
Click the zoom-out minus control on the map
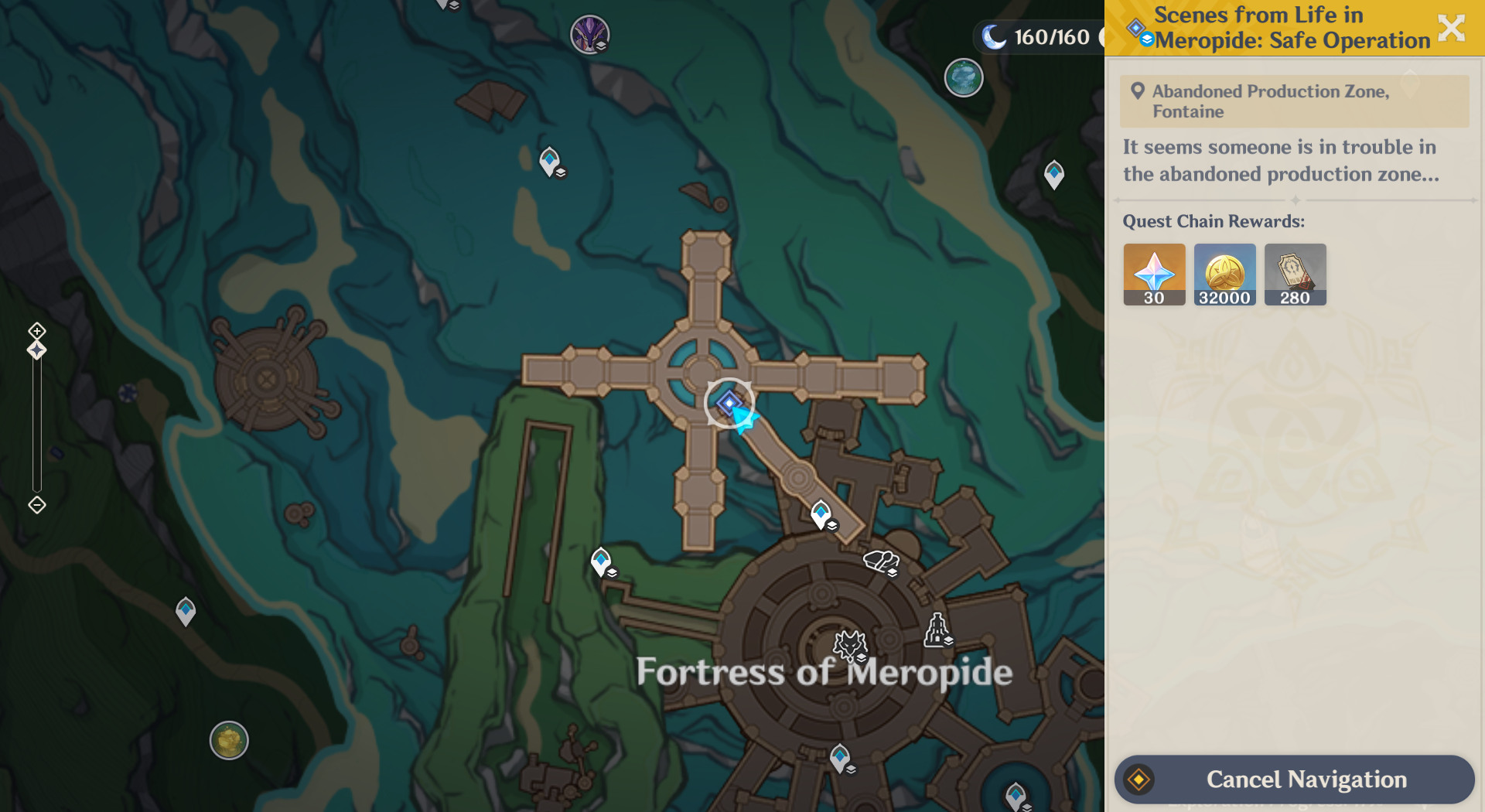[x=36, y=503]
